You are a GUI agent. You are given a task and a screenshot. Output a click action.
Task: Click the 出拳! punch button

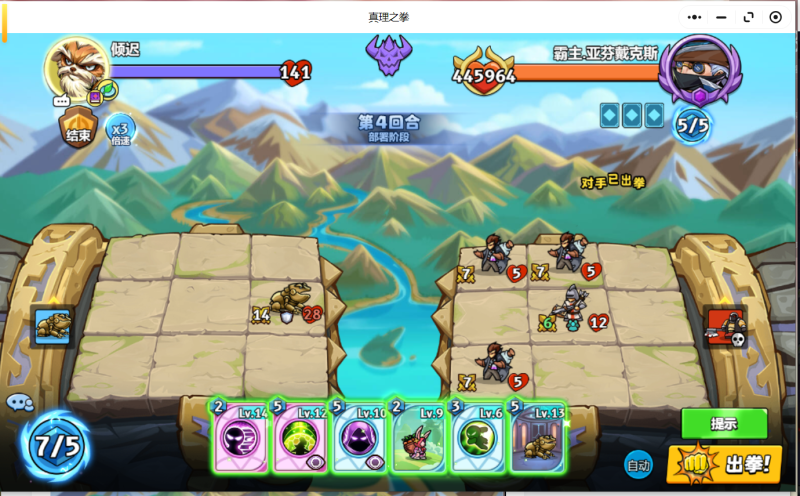pyautogui.click(x=725, y=464)
